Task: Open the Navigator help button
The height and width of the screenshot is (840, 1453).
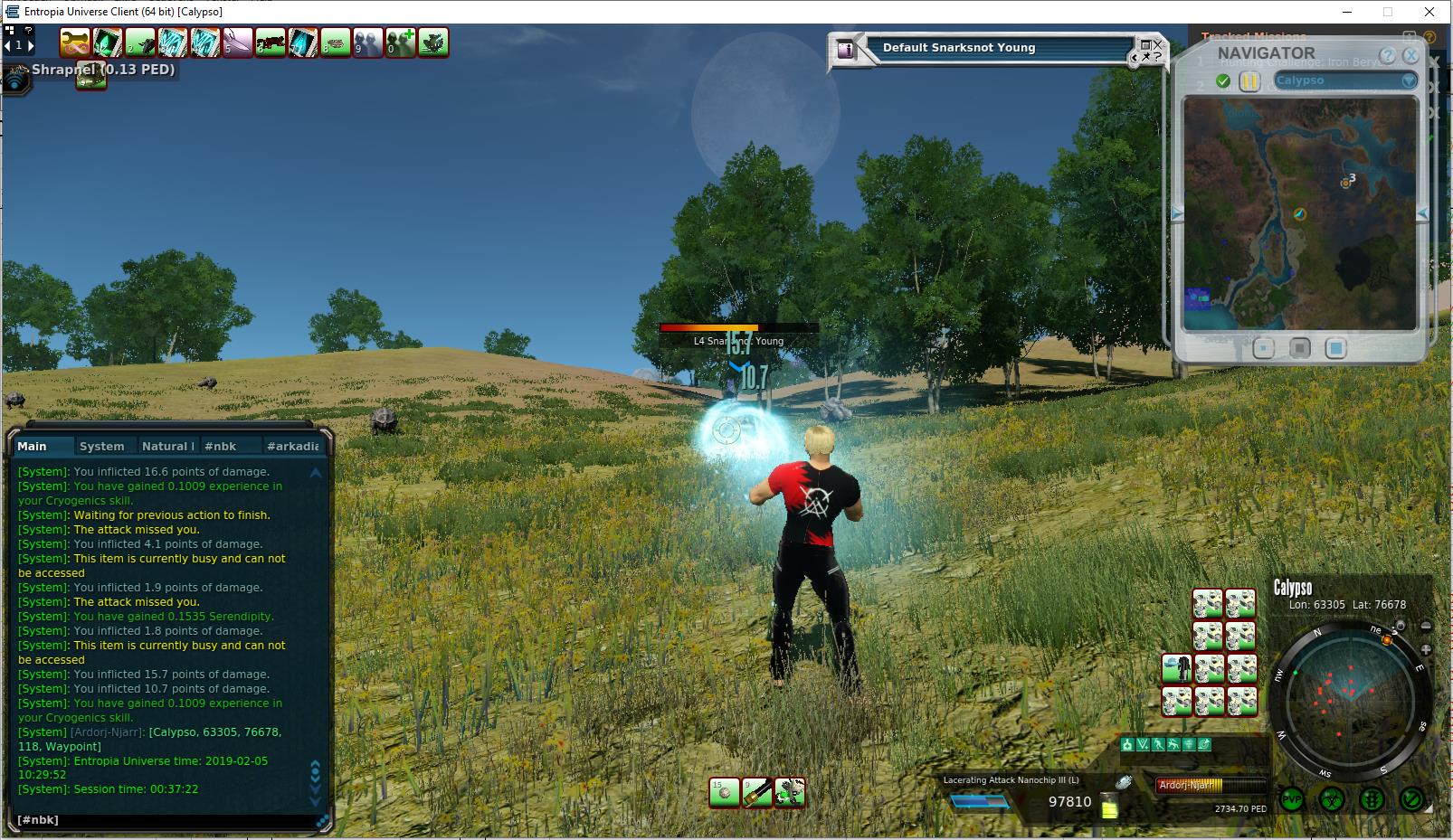Action: point(1388,56)
